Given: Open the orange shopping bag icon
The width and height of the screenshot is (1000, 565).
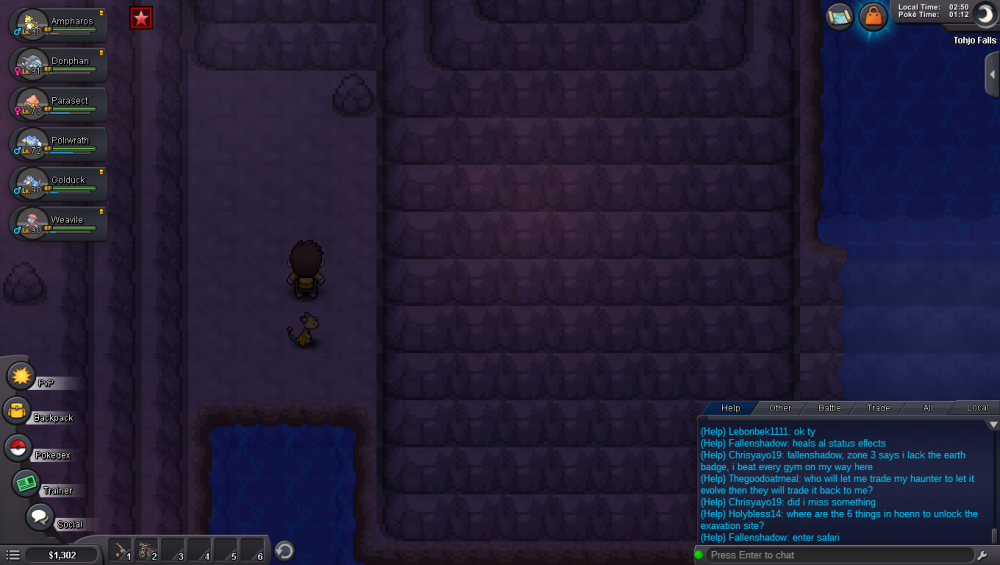Looking at the screenshot, I should pos(873,17).
